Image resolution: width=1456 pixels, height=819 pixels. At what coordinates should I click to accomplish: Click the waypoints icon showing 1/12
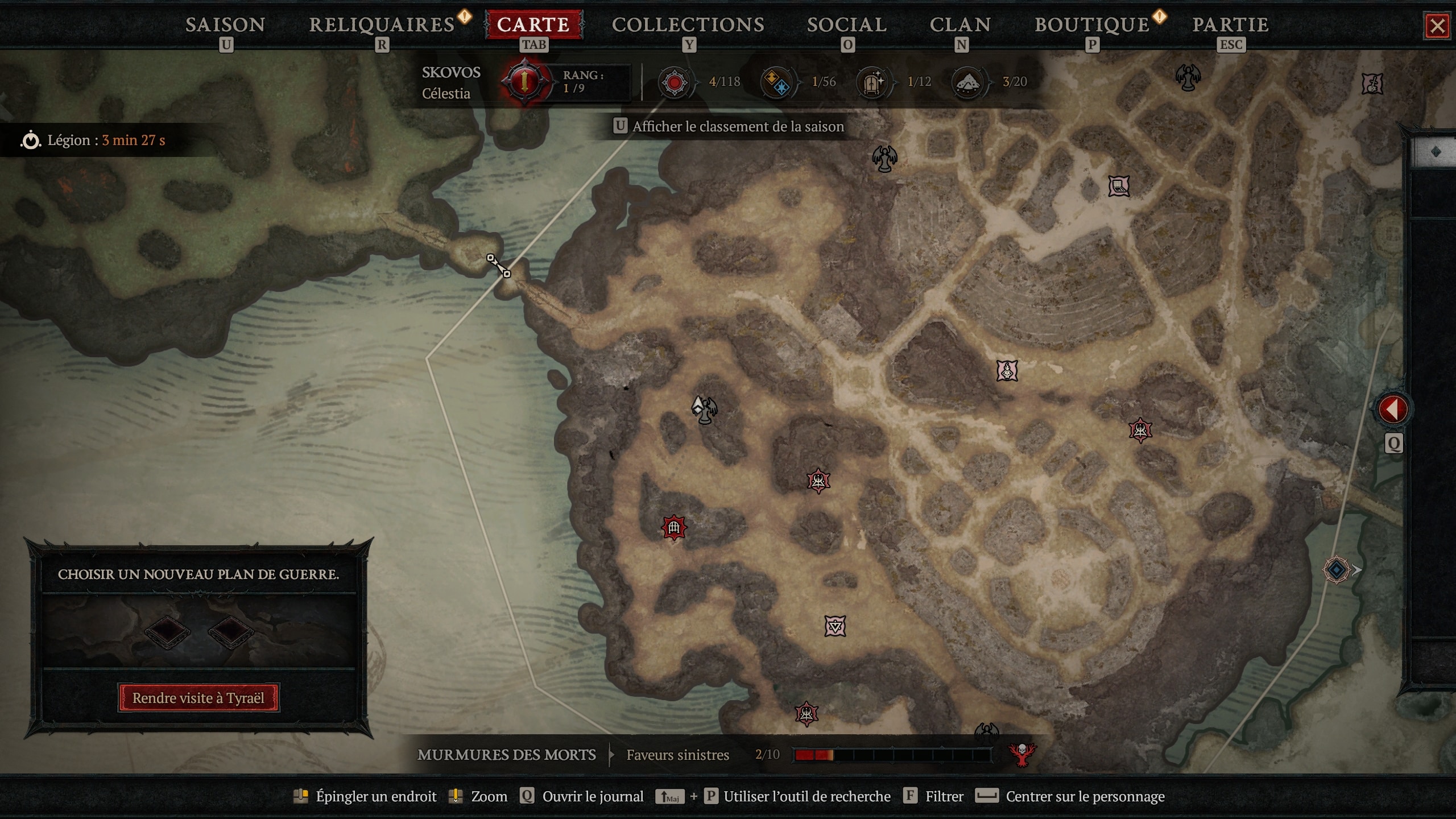(x=873, y=81)
